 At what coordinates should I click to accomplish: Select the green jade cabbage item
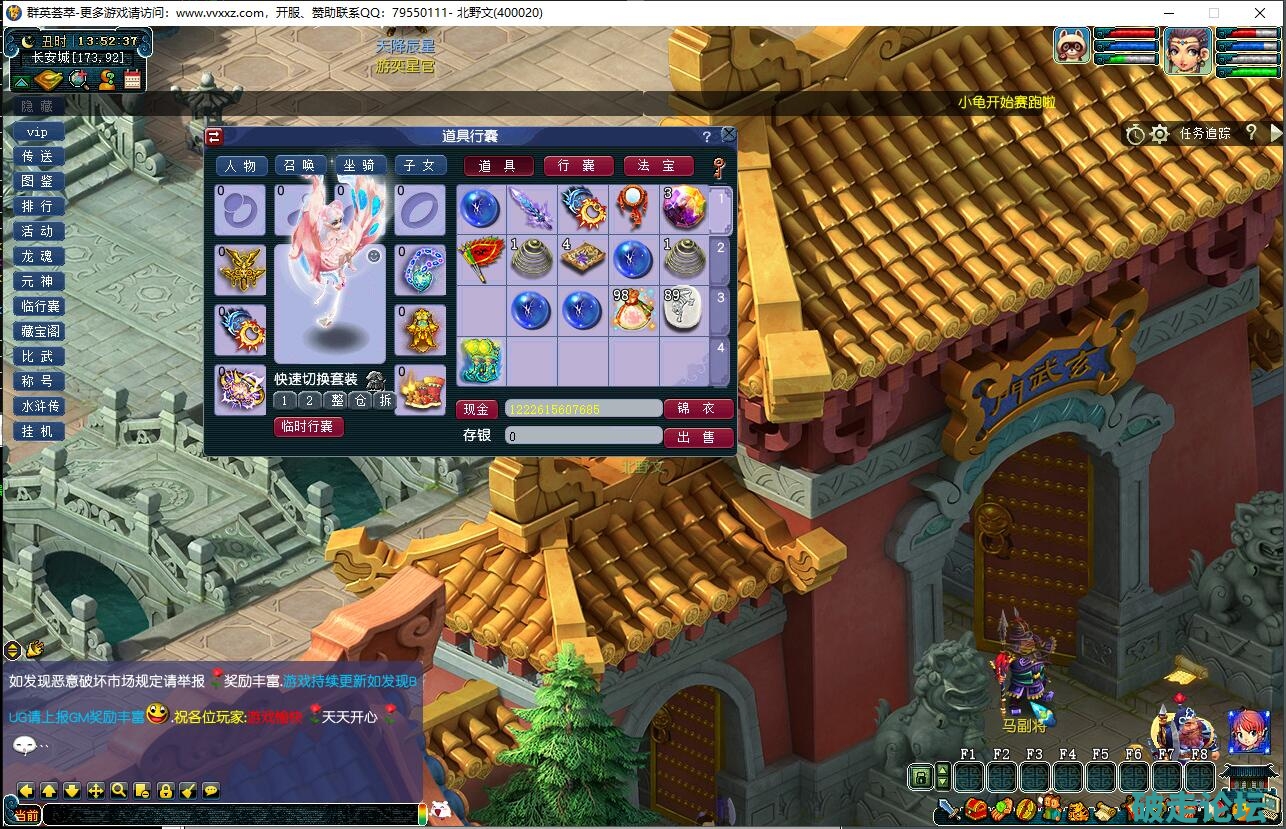[480, 360]
